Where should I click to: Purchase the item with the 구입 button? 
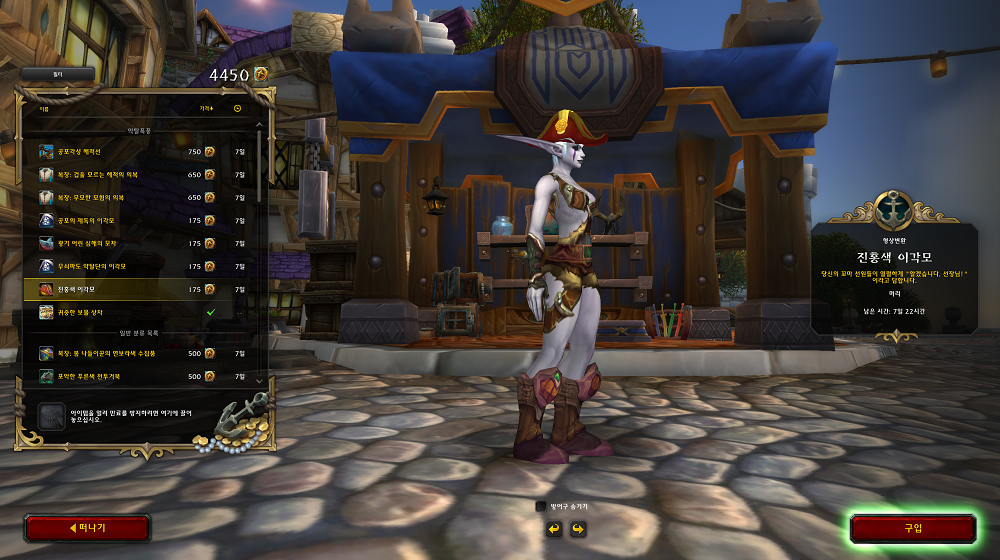(912, 528)
